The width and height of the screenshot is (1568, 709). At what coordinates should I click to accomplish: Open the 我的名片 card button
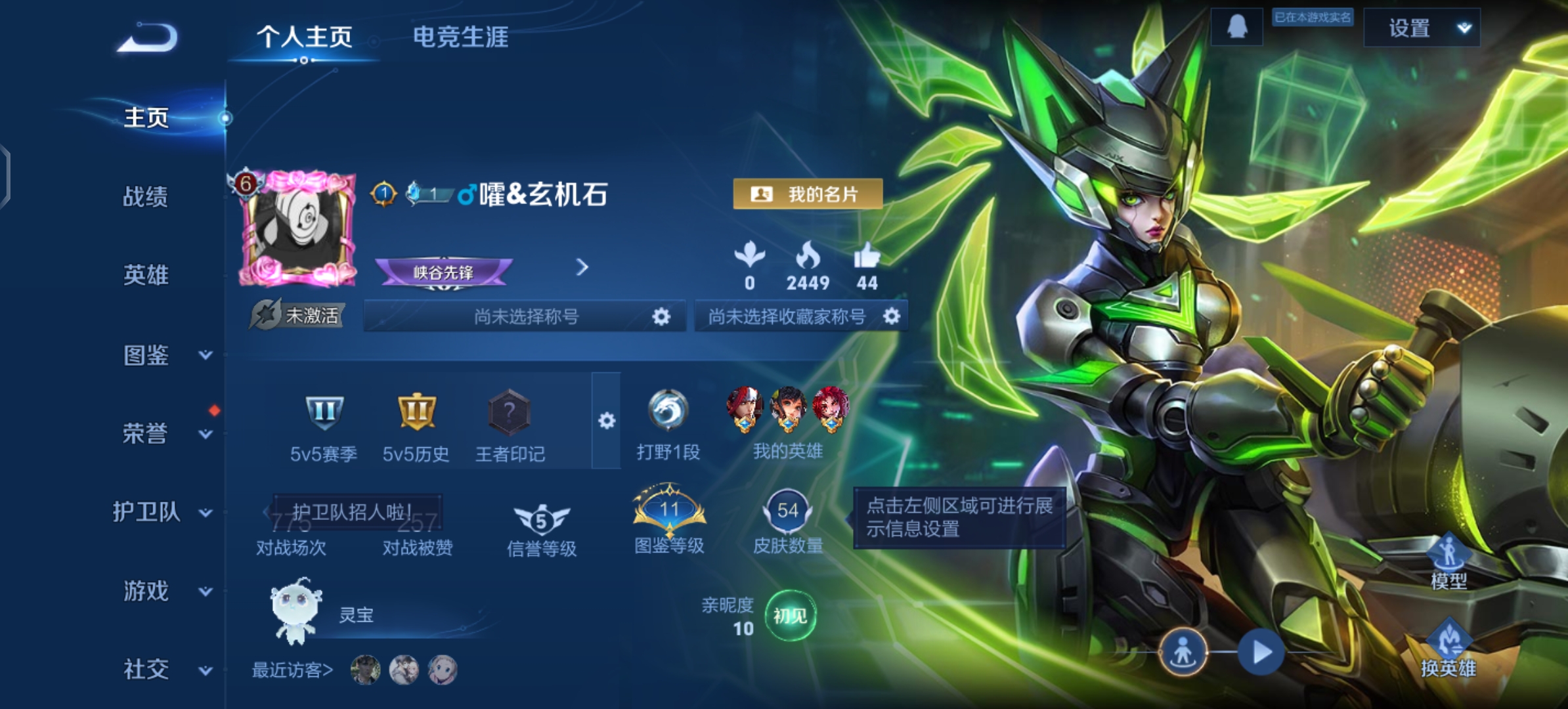[x=807, y=194]
